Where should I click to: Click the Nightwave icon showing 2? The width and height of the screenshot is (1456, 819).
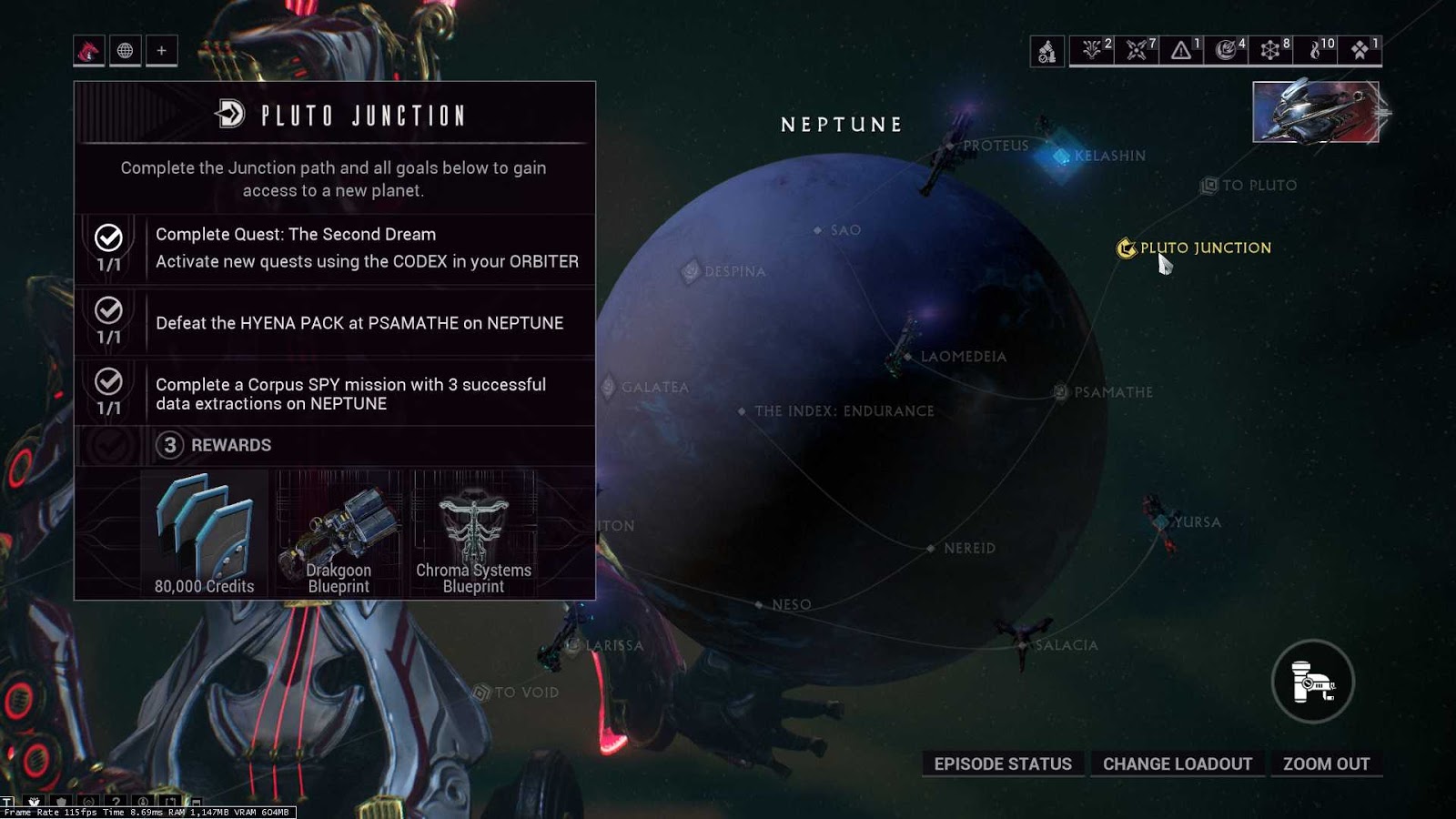point(1091,52)
